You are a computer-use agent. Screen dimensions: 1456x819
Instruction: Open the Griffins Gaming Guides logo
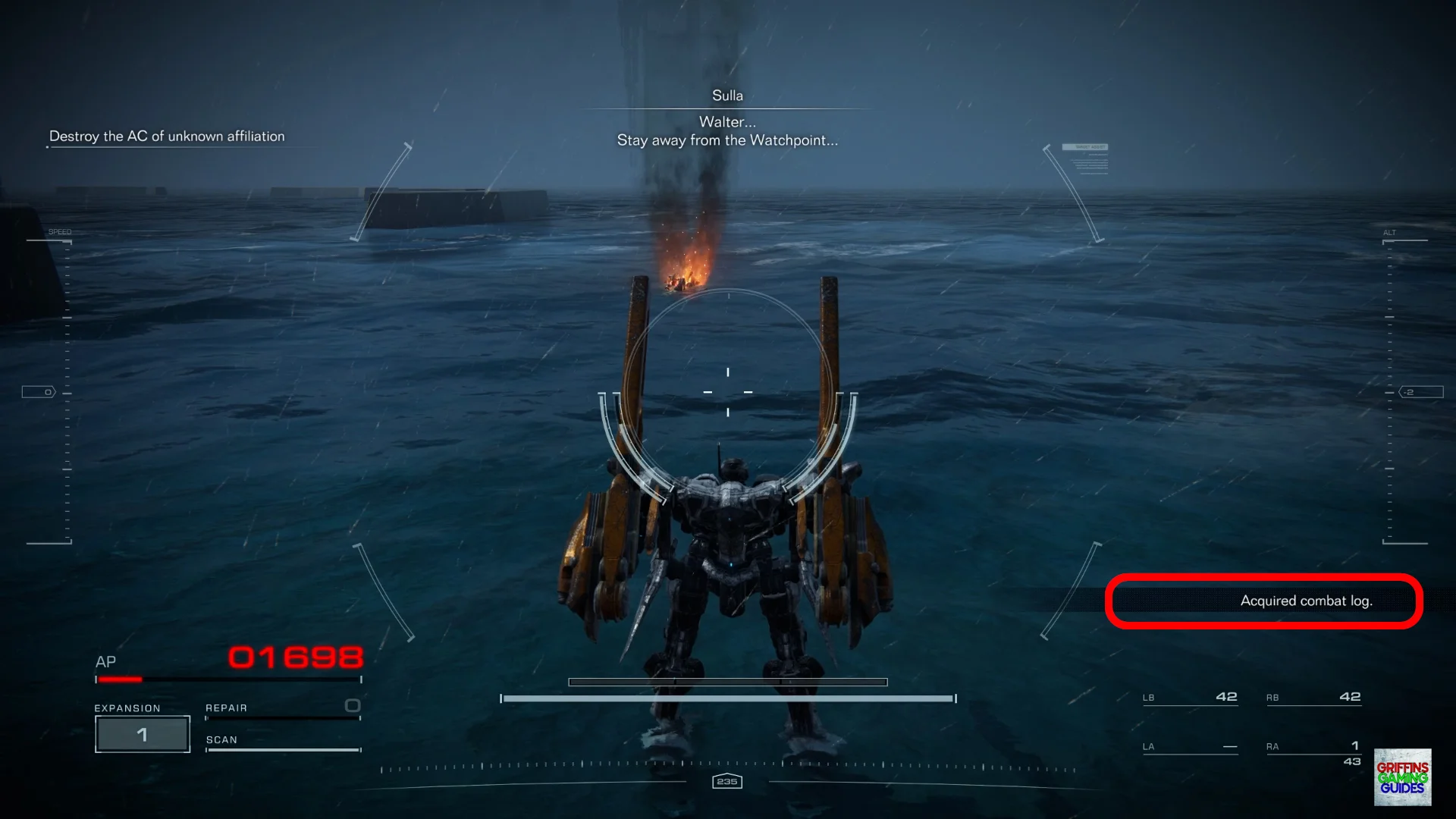[x=1402, y=777]
